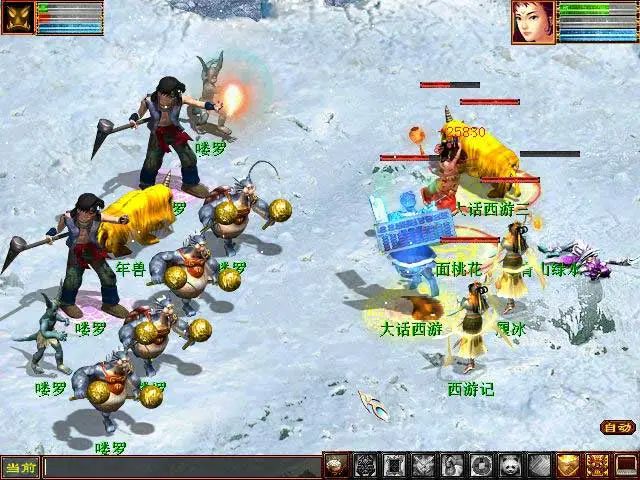Image resolution: width=640 pixels, height=480 pixels.
Task: Open the red-gold ornate pattern toolbar icon
Action: tap(597, 465)
